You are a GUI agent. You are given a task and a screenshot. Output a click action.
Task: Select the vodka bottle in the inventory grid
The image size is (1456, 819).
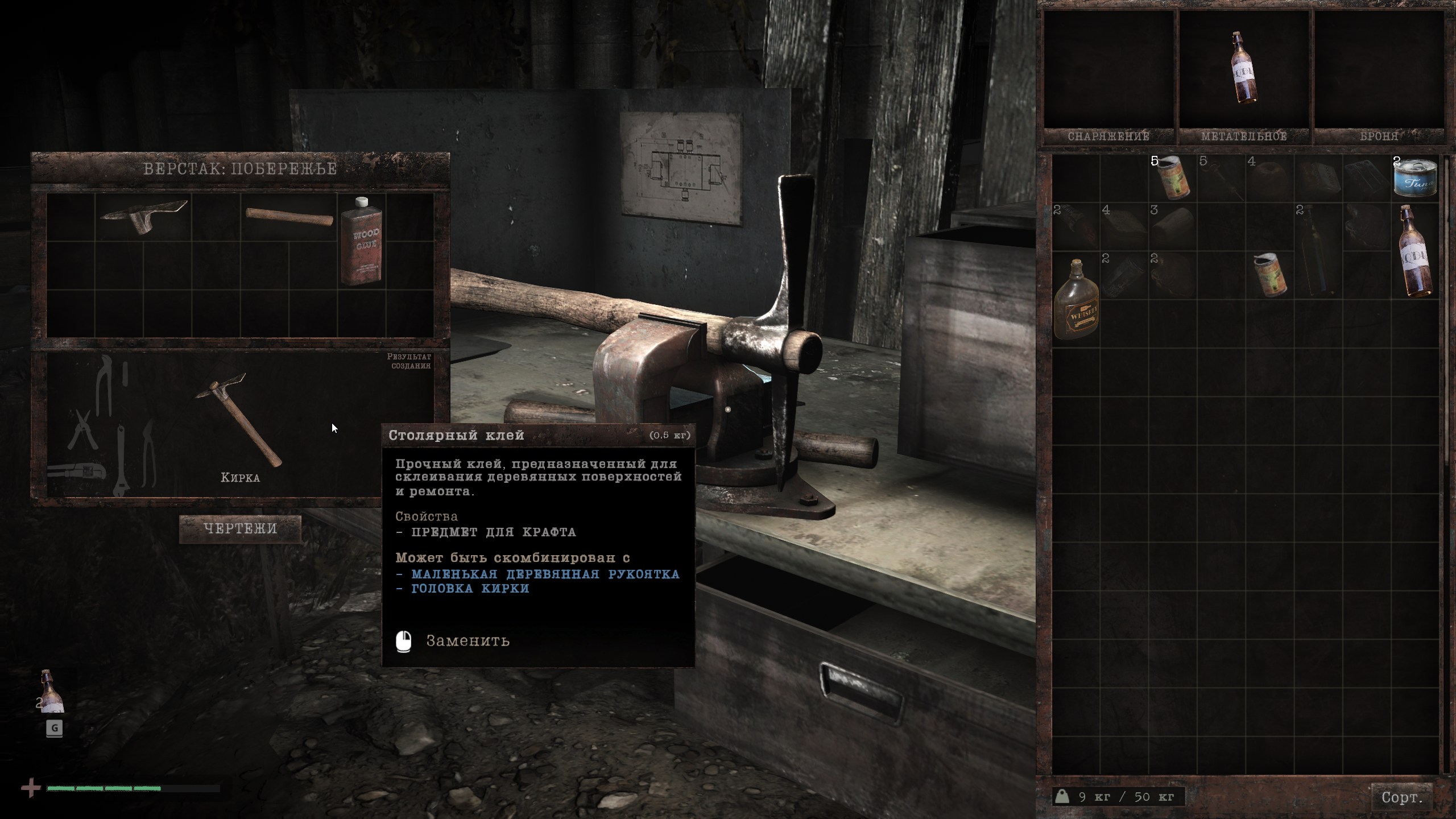click(x=1415, y=250)
